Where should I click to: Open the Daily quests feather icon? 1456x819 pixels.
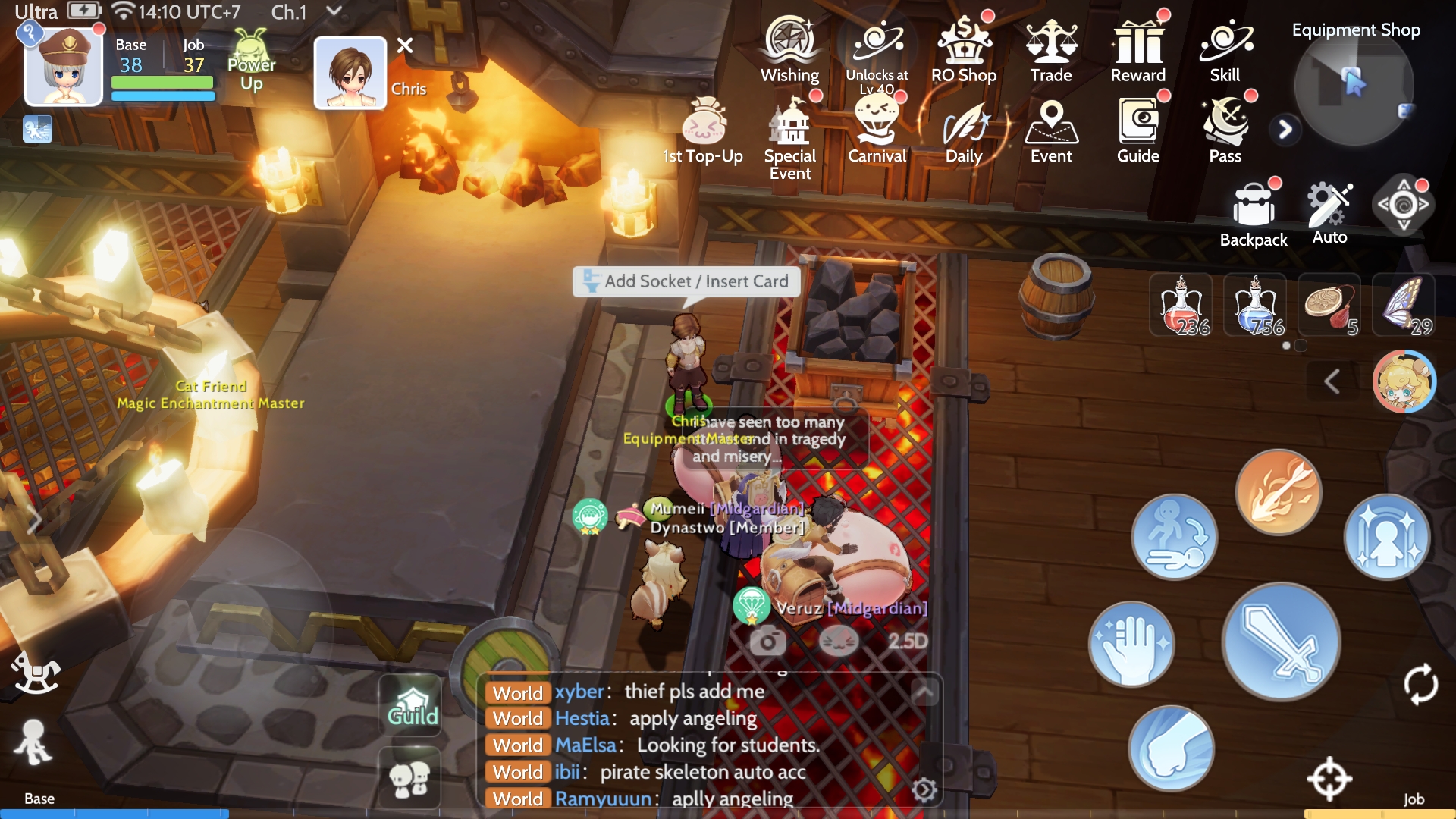pos(964,130)
